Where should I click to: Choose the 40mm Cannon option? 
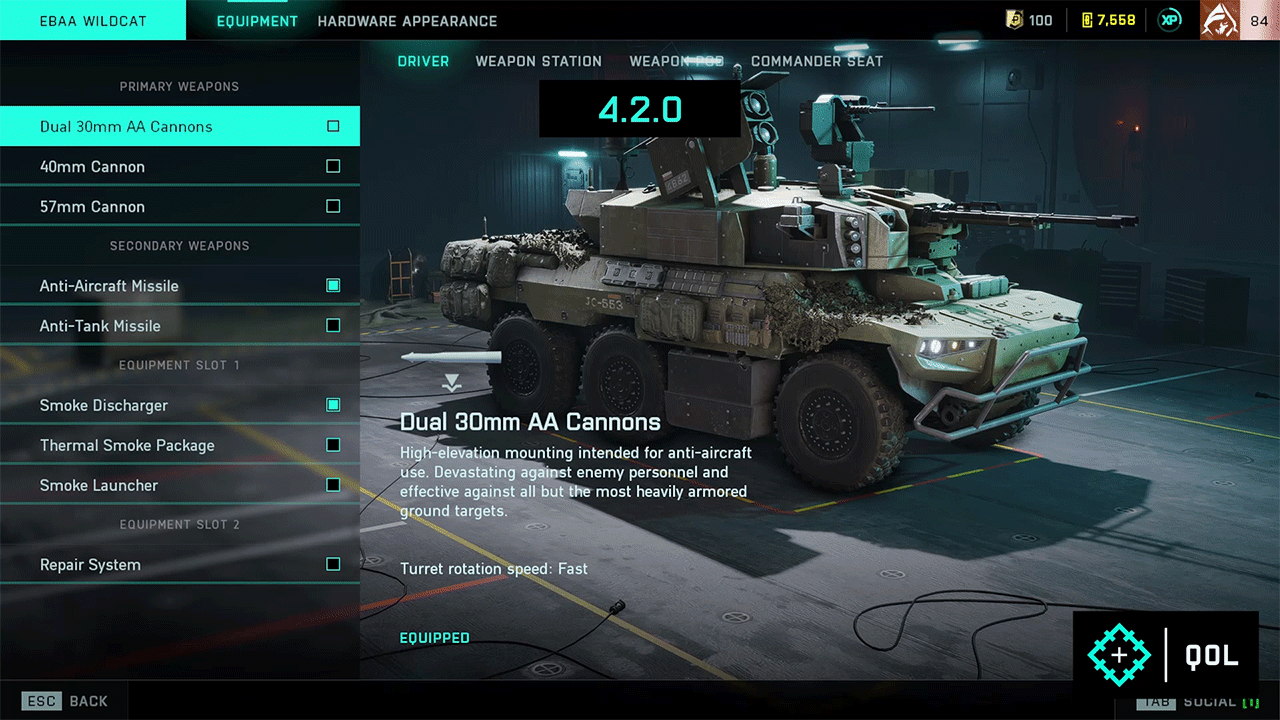[180, 167]
